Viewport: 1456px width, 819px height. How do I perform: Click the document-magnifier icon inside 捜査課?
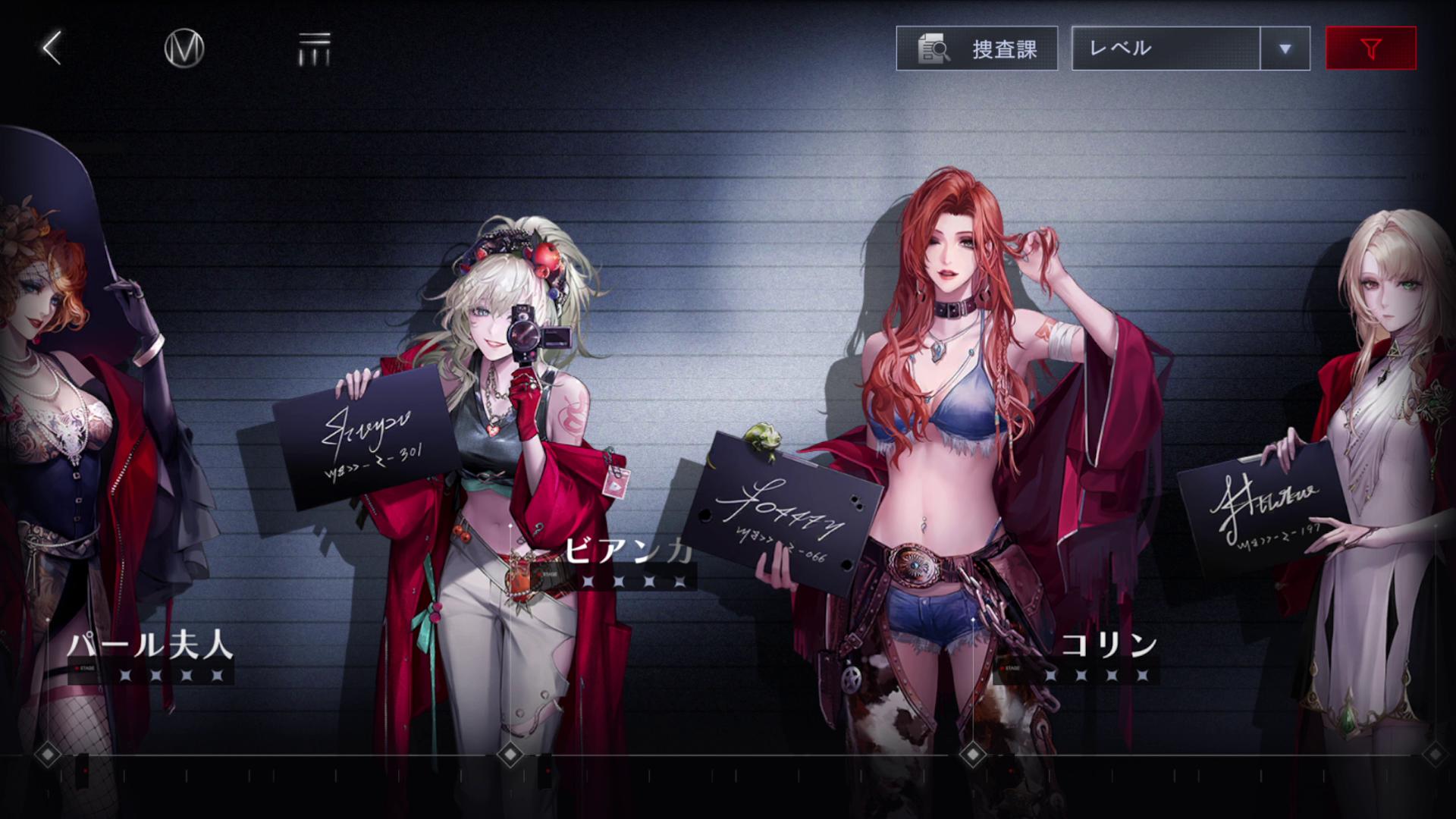[935, 48]
